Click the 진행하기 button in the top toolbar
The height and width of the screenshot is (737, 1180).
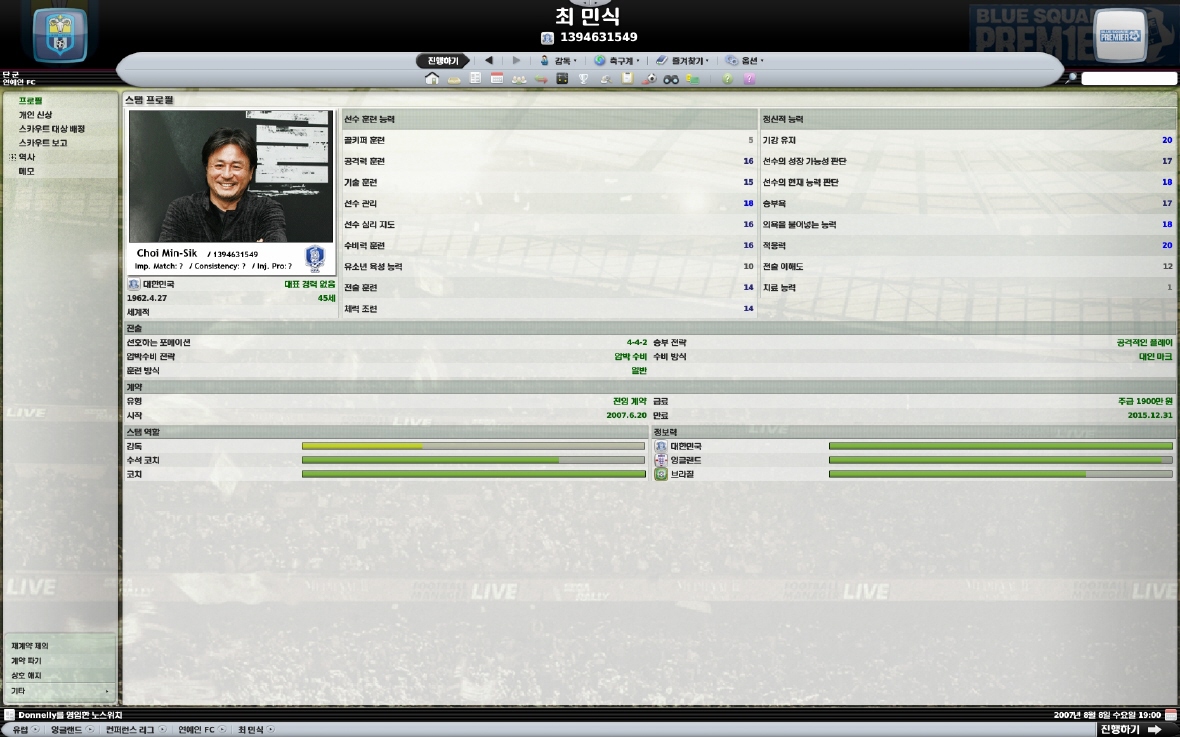(x=442, y=61)
